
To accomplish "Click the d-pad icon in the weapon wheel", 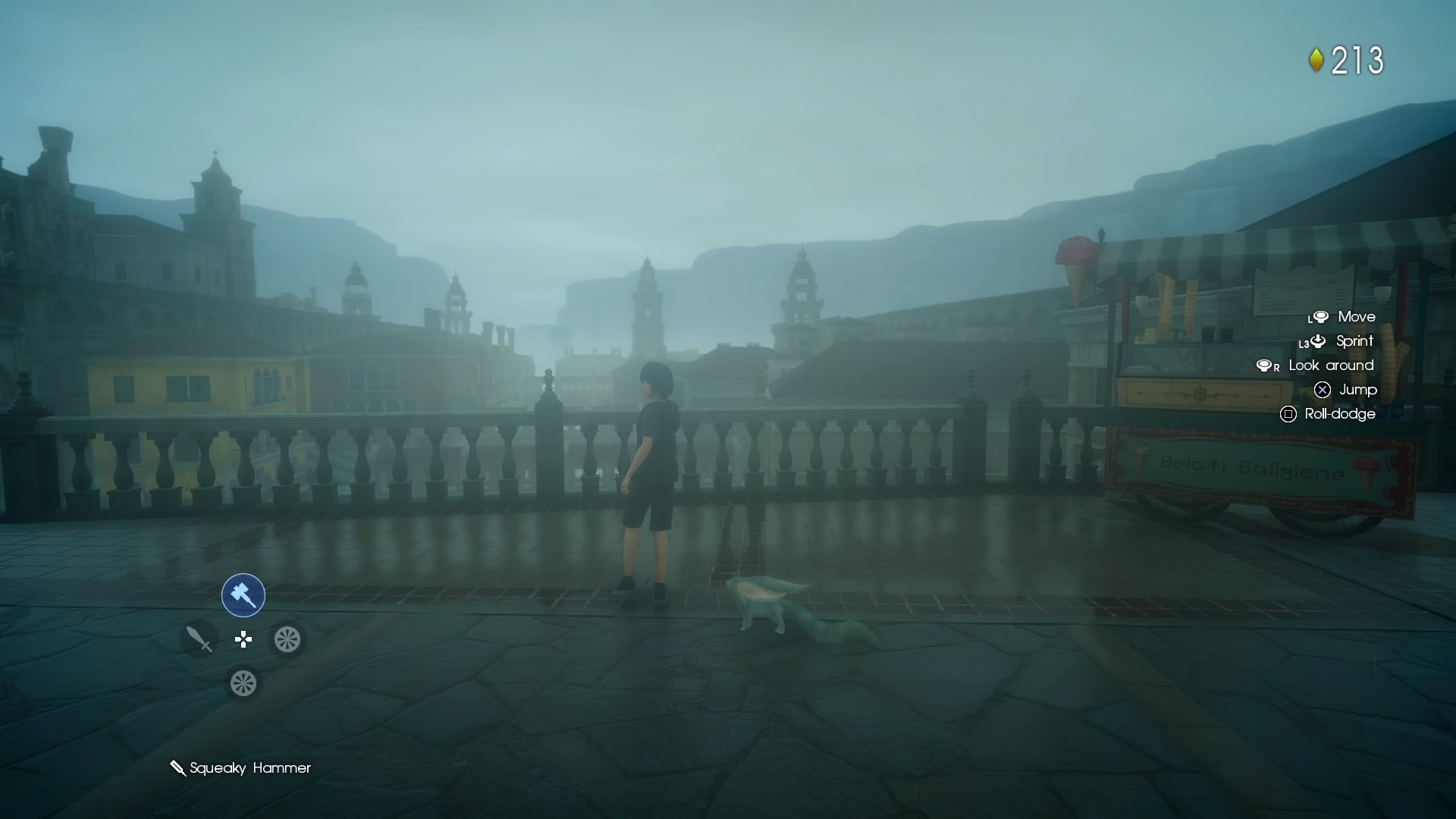I will (243, 639).
